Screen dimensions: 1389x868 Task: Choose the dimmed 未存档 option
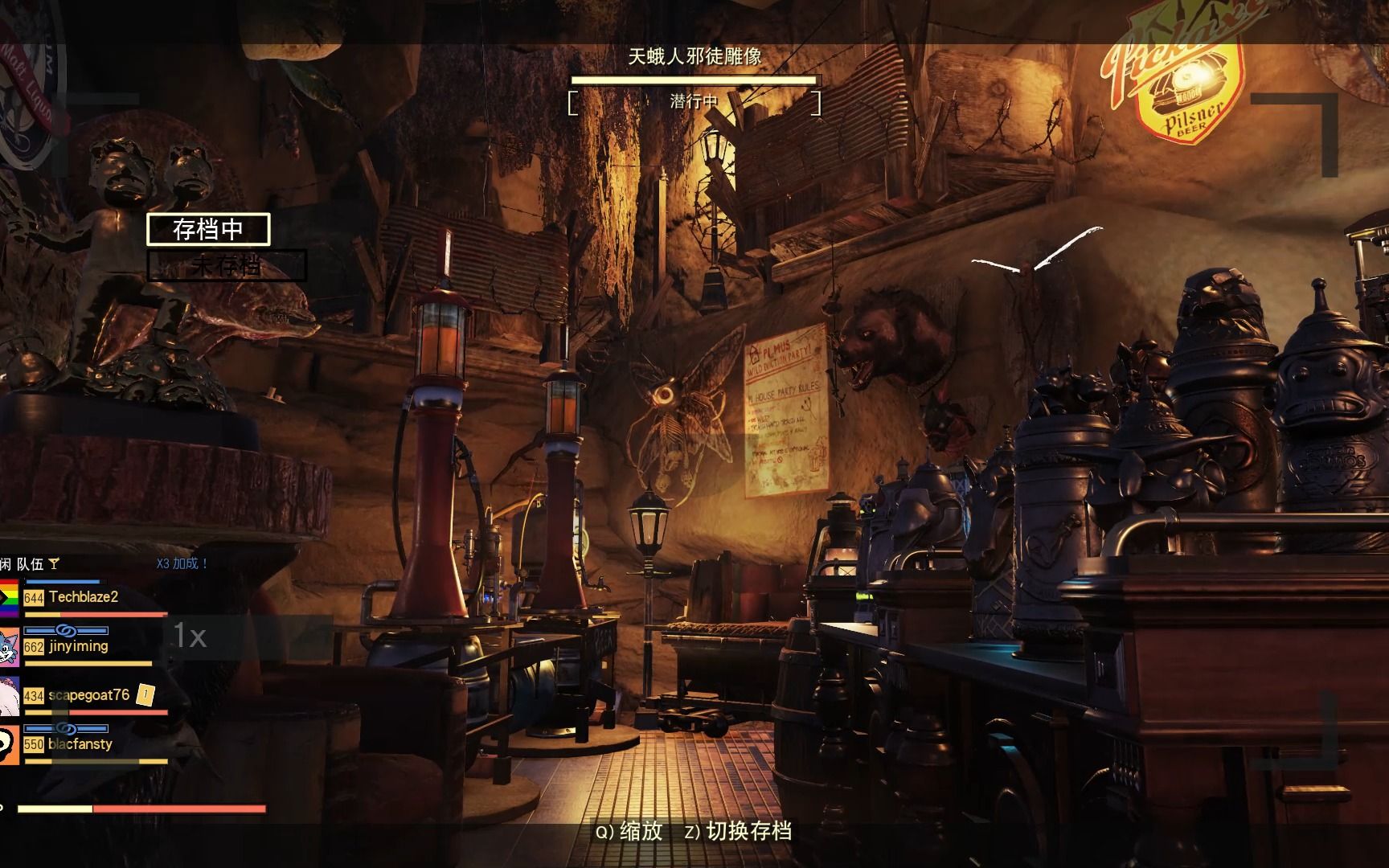tap(227, 266)
